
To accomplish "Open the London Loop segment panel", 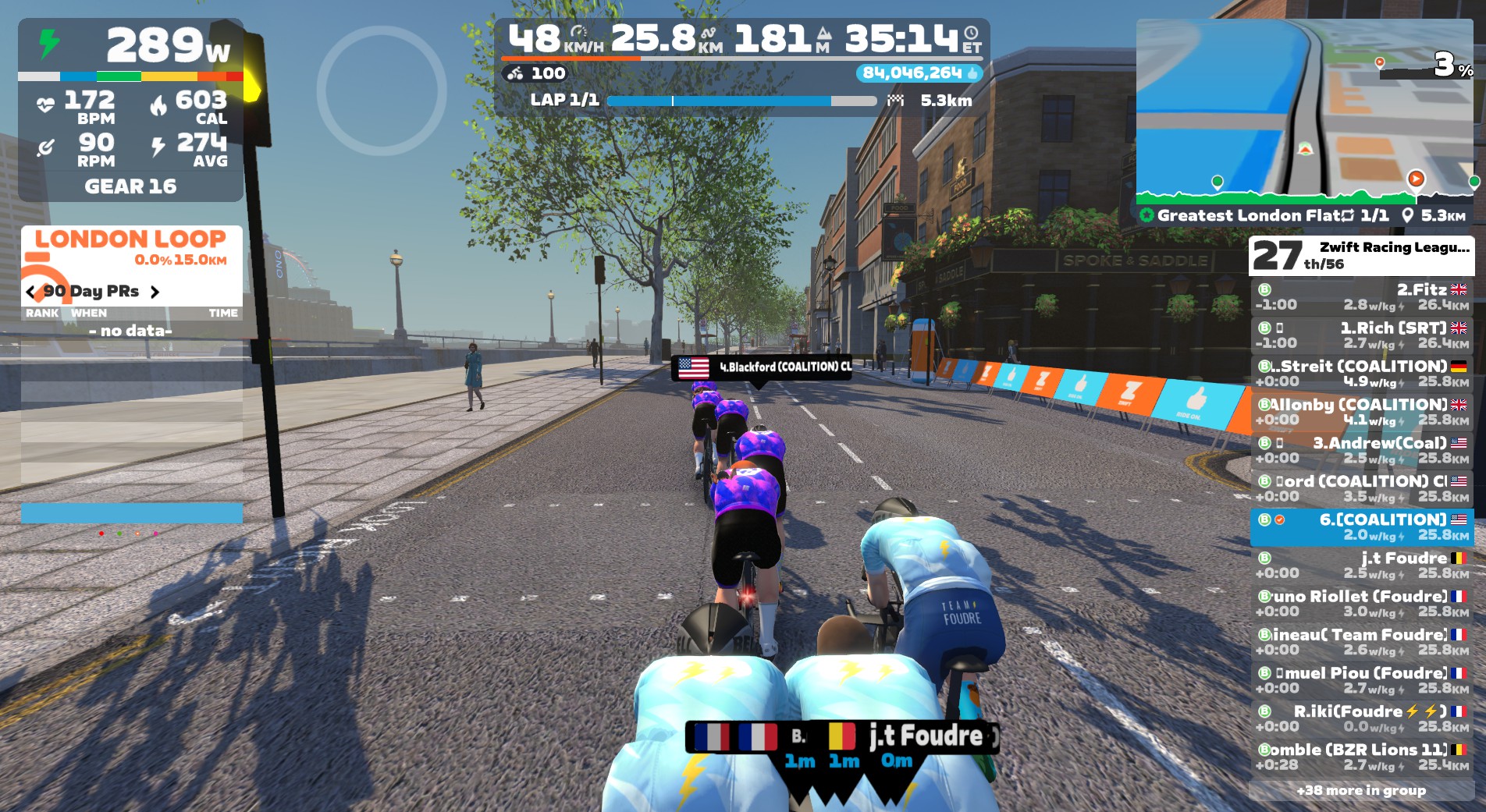I will coord(131,247).
